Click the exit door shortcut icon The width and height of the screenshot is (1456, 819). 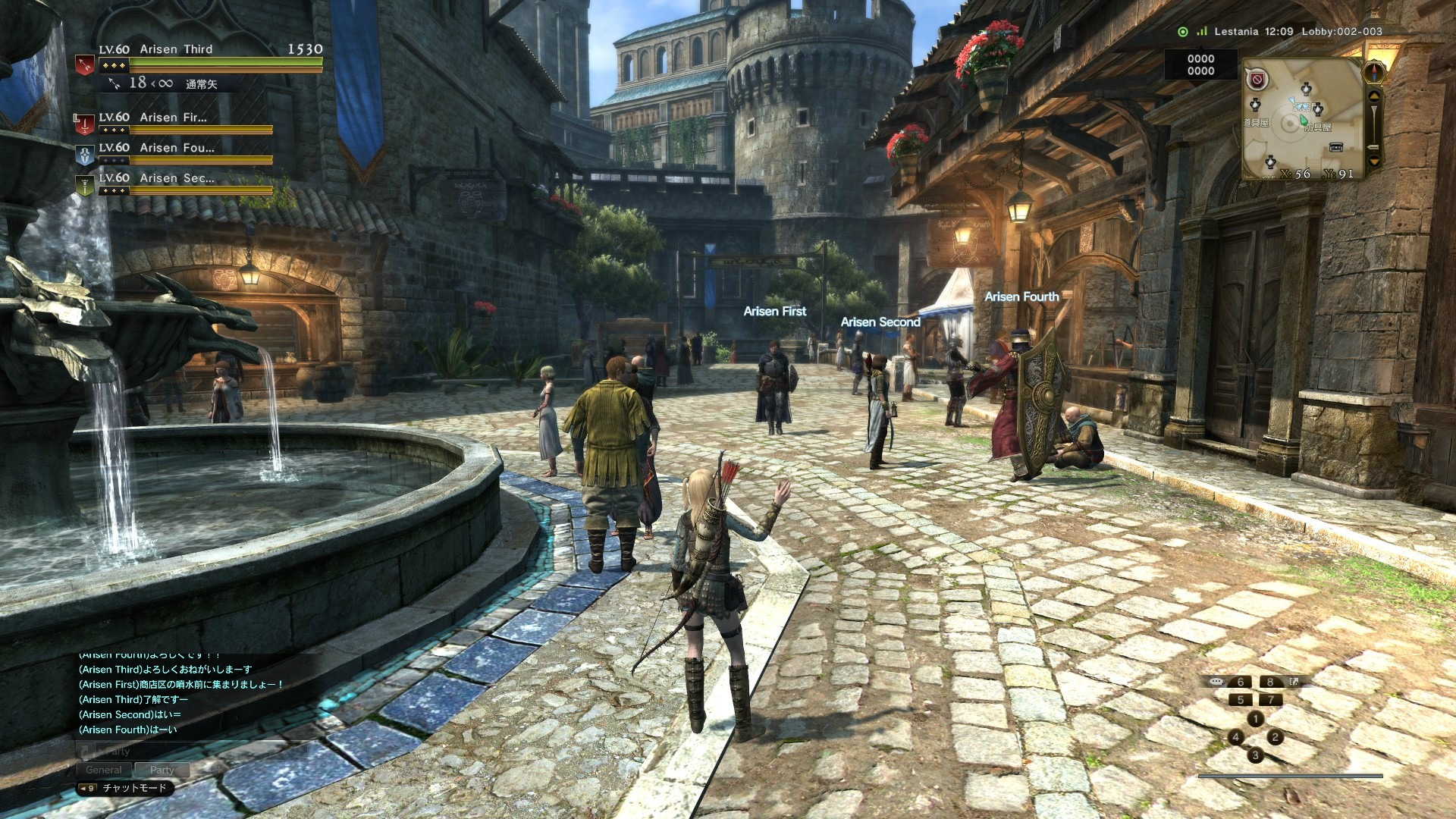tap(1294, 682)
